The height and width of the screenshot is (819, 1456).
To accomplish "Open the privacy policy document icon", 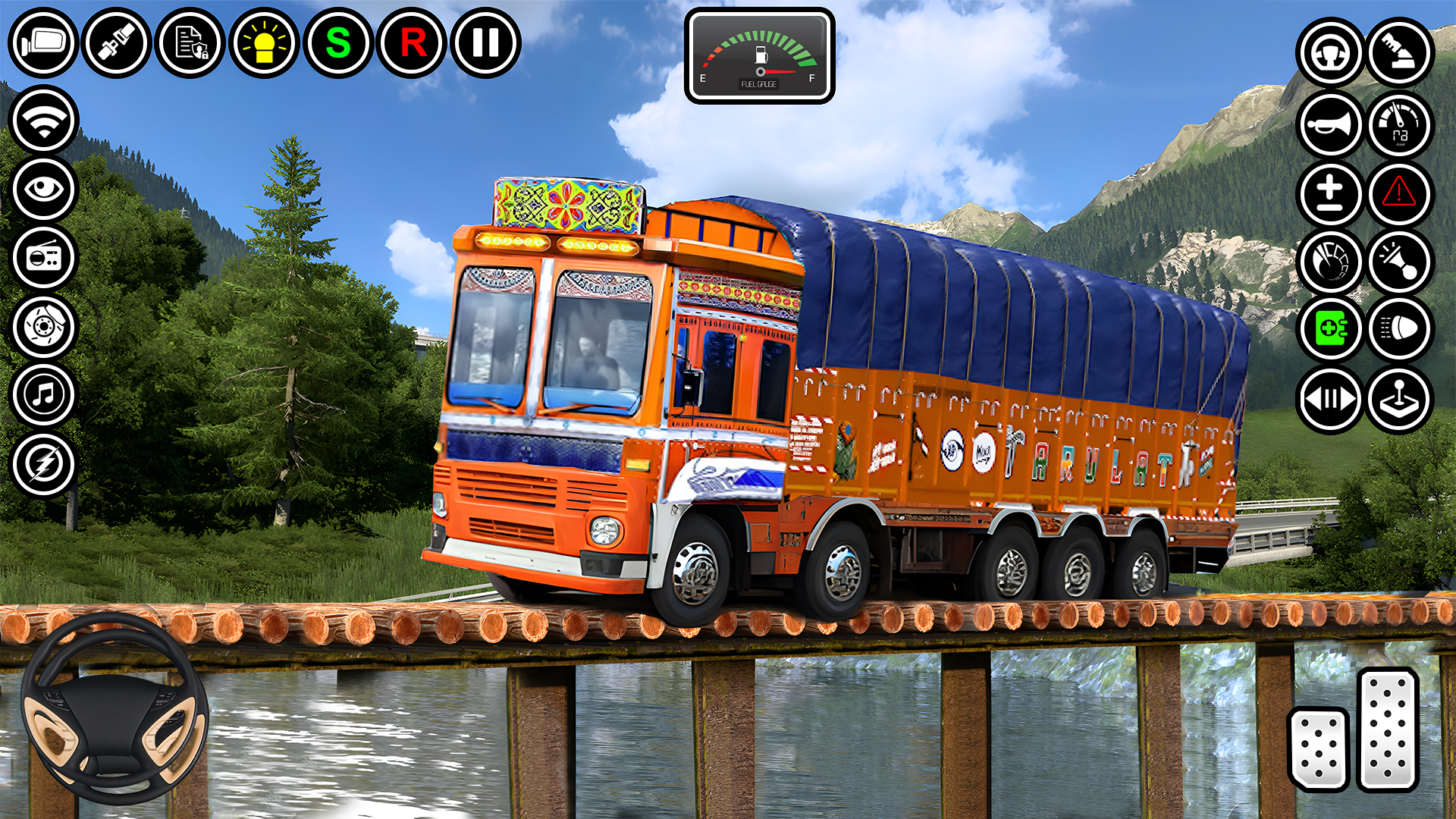I will 190,42.
